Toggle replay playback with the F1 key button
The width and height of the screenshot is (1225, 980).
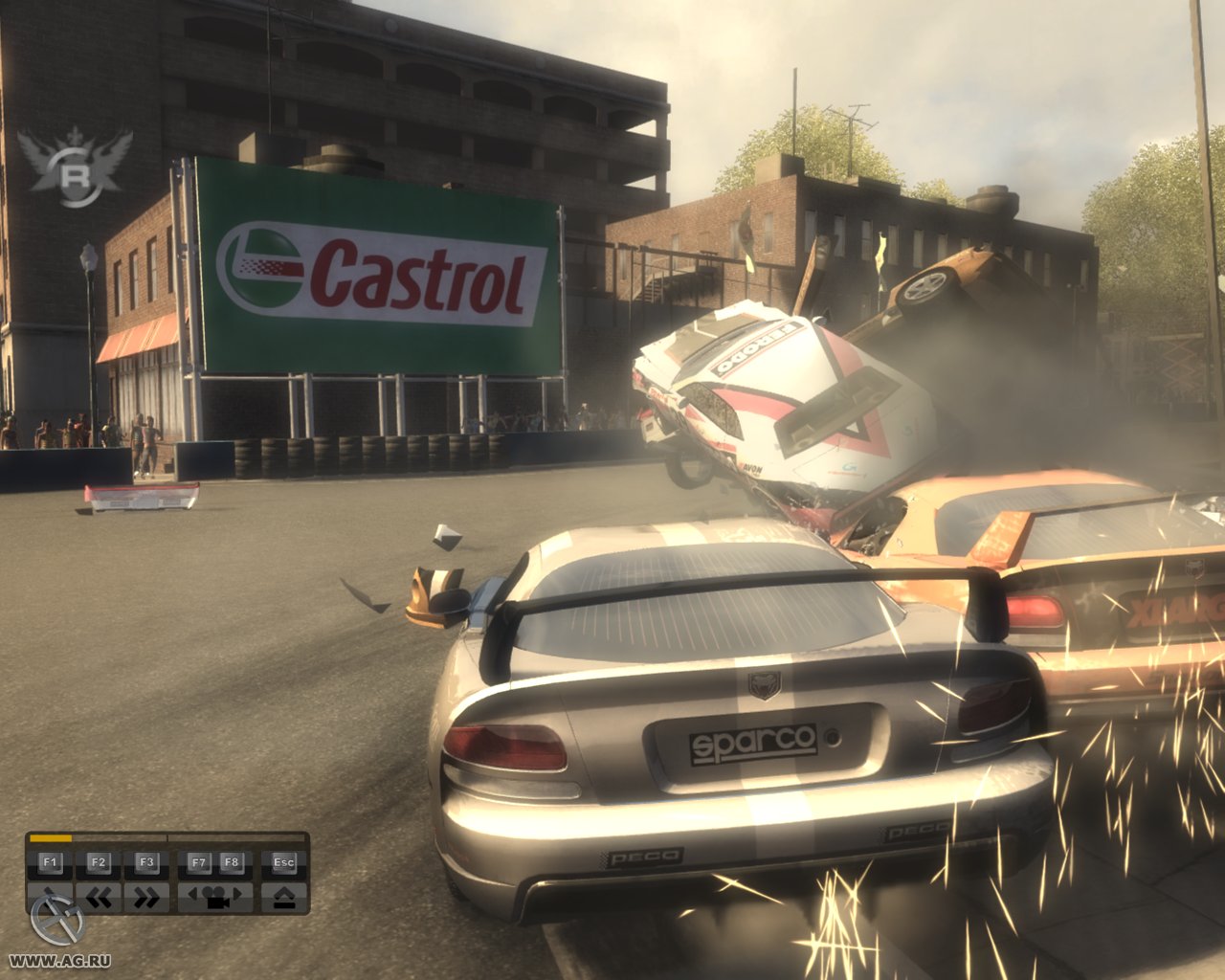(x=51, y=861)
